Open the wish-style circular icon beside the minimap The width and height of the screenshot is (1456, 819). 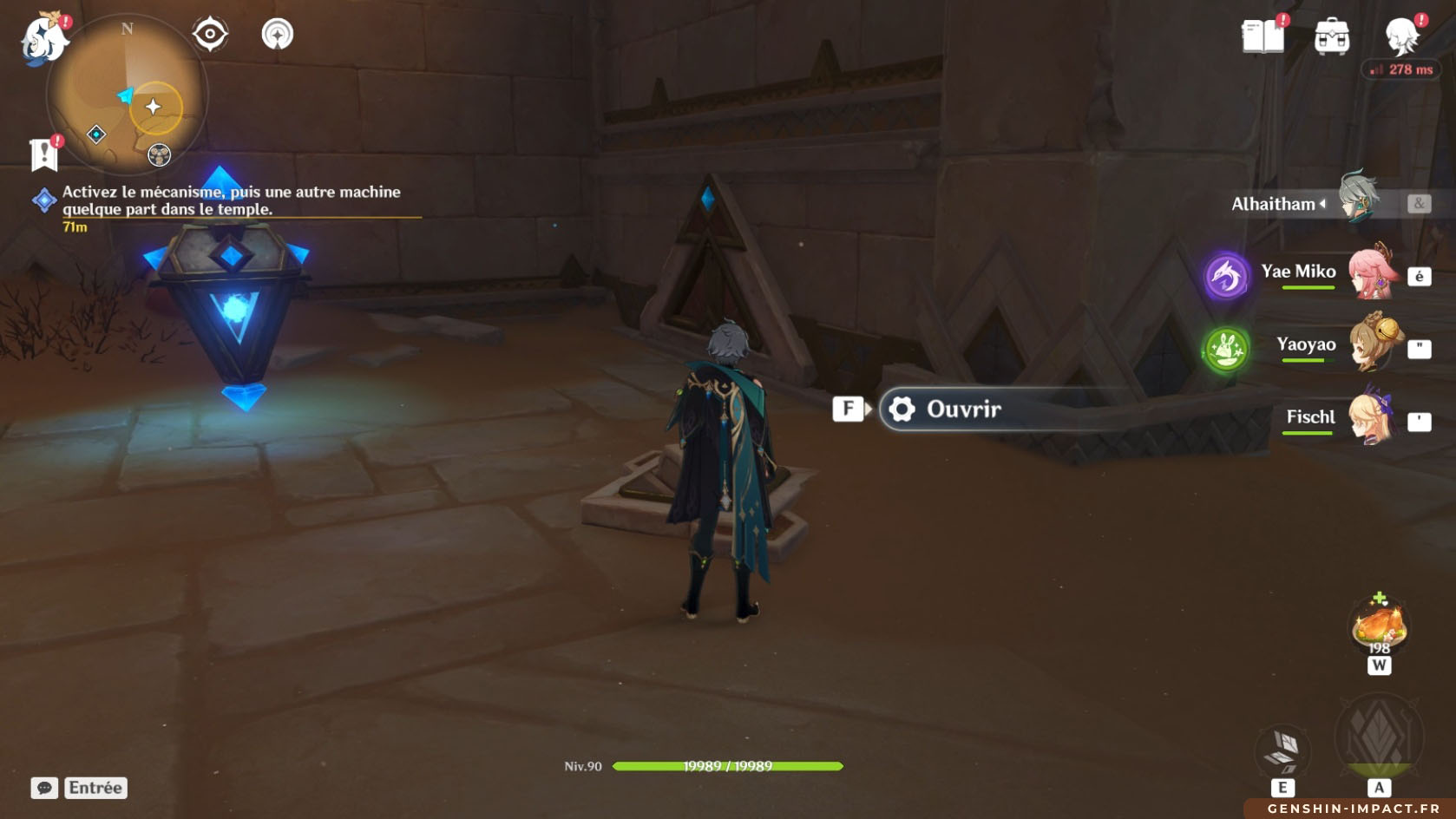tap(278, 35)
